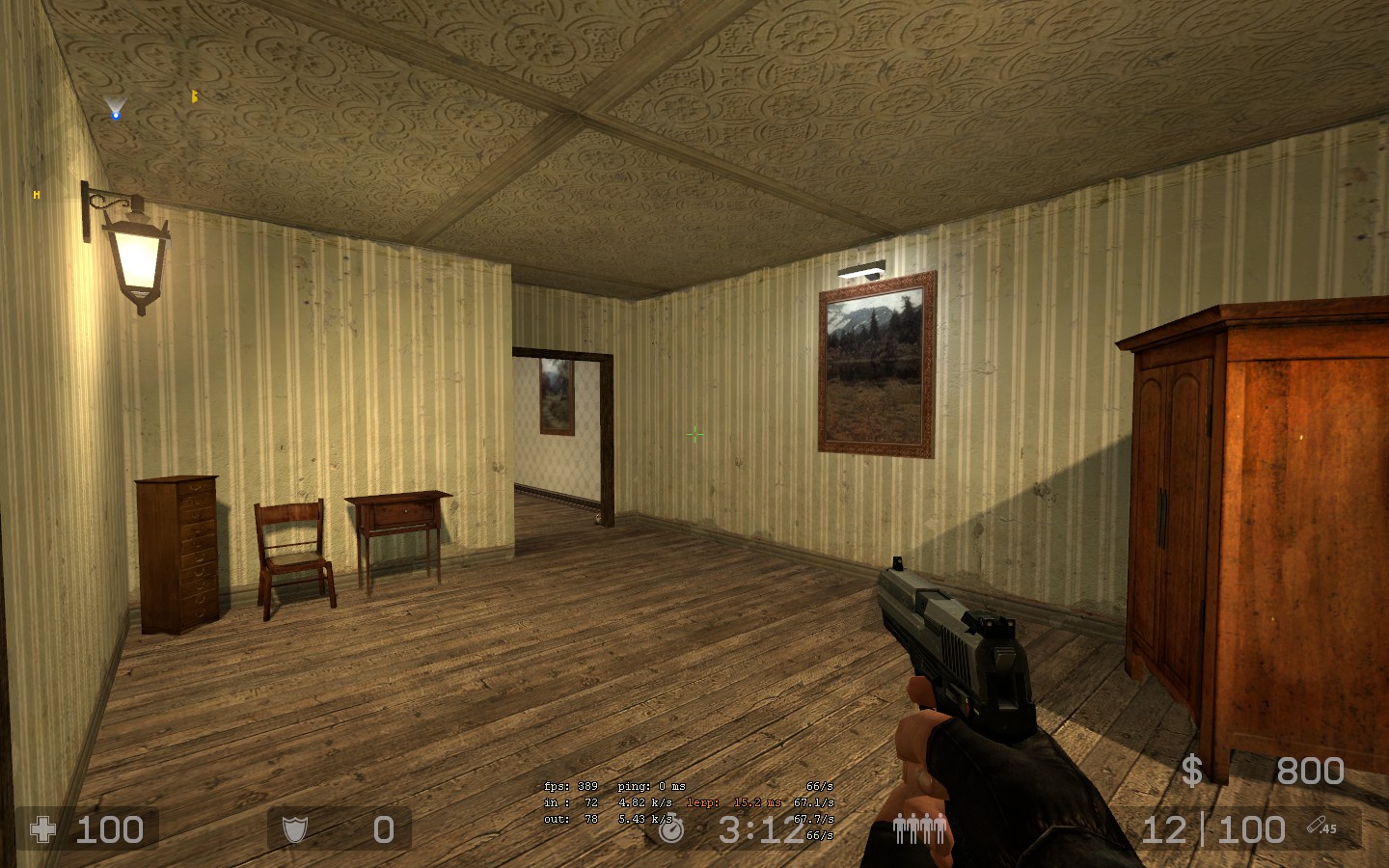Click the health cross icon
Screen dimensions: 1389x868
[43, 829]
